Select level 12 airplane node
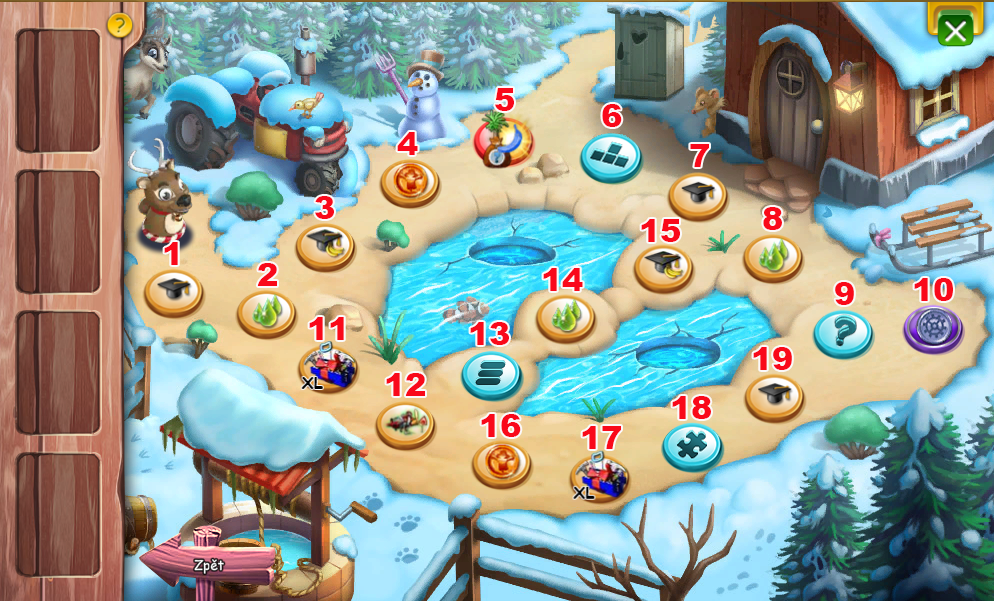 click(x=405, y=422)
